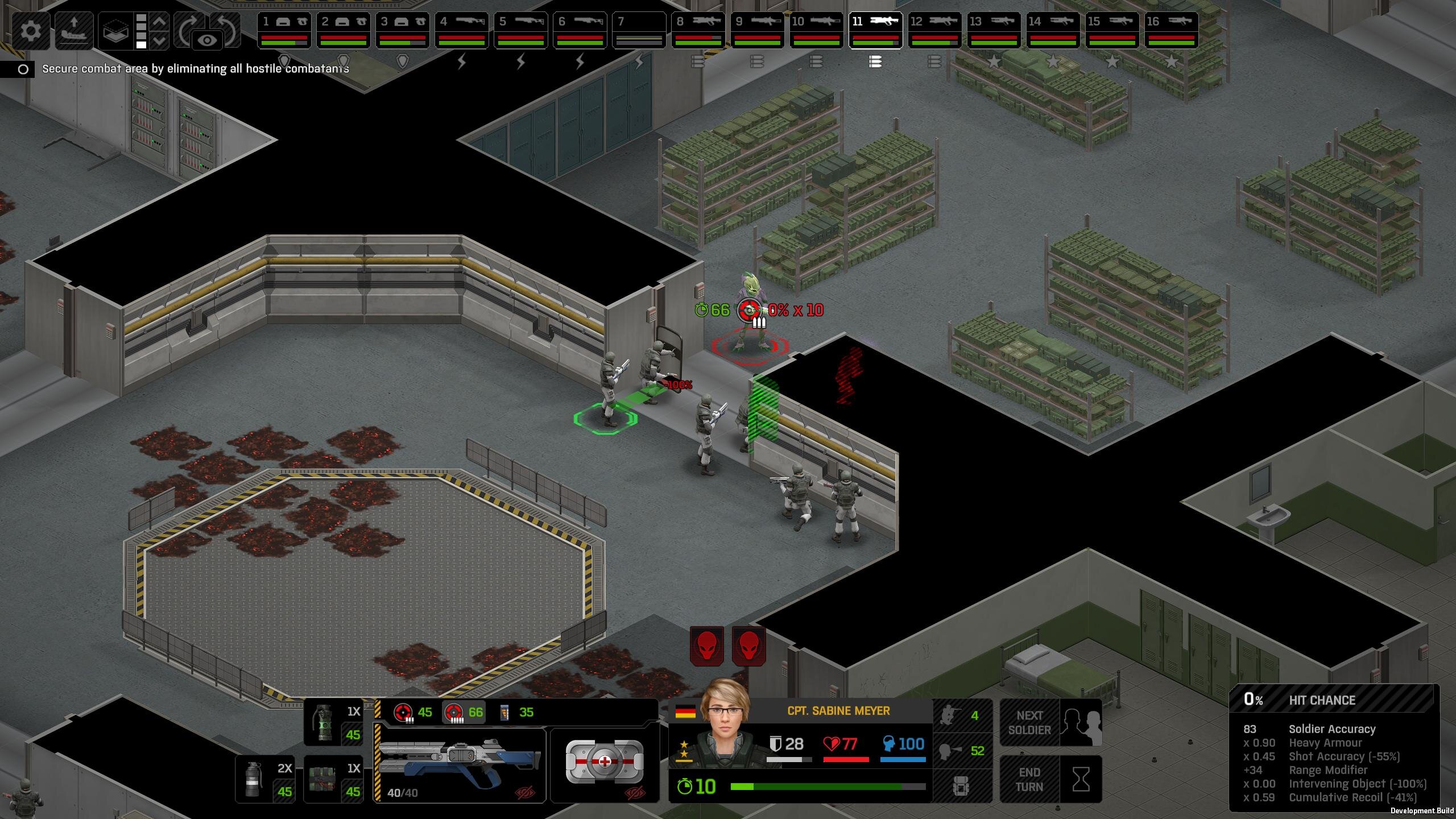Select the 35 TU reload action
The height and width of the screenshot is (819, 1456).
point(516,712)
